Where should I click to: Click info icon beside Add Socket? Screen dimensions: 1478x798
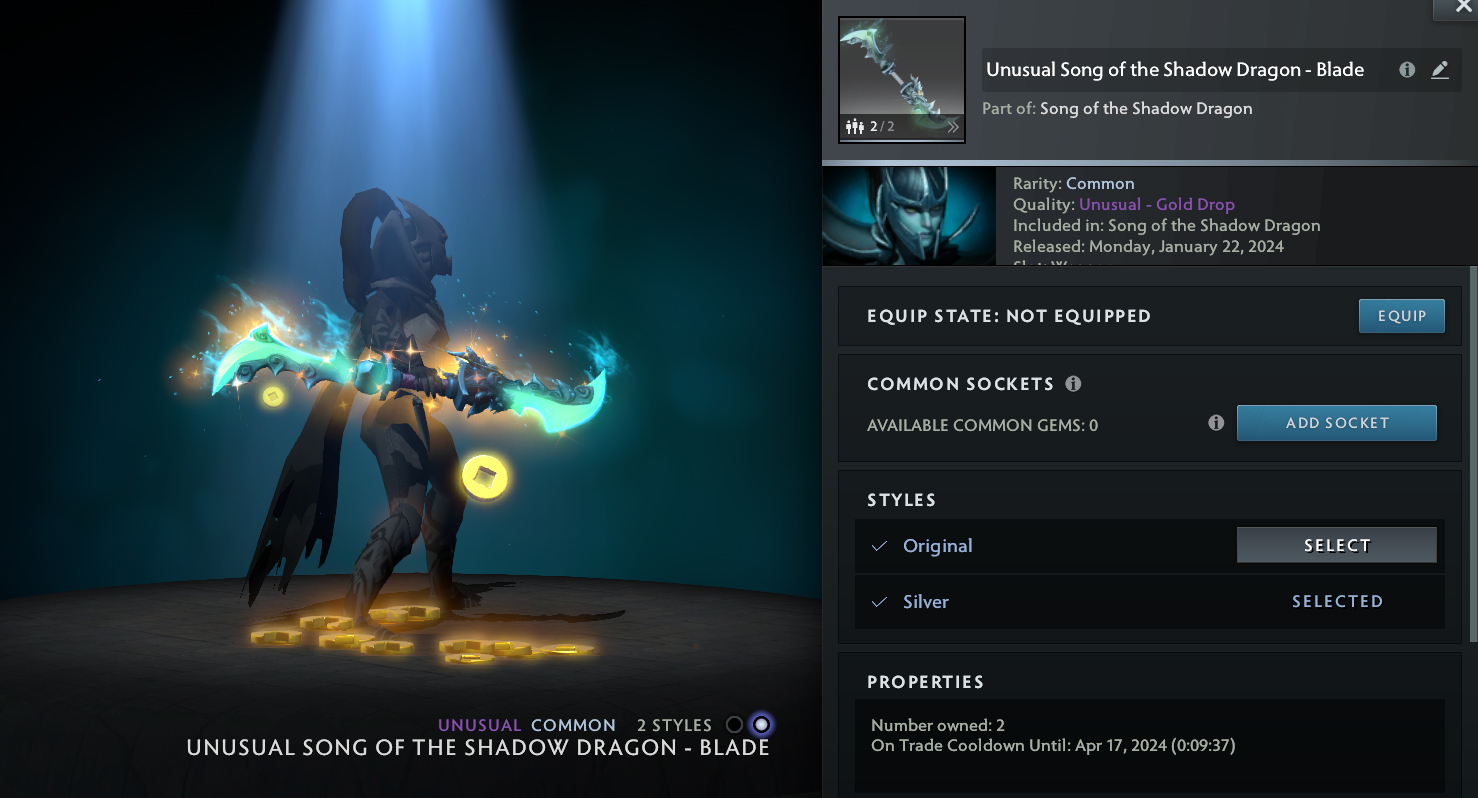click(x=1216, y=423)
